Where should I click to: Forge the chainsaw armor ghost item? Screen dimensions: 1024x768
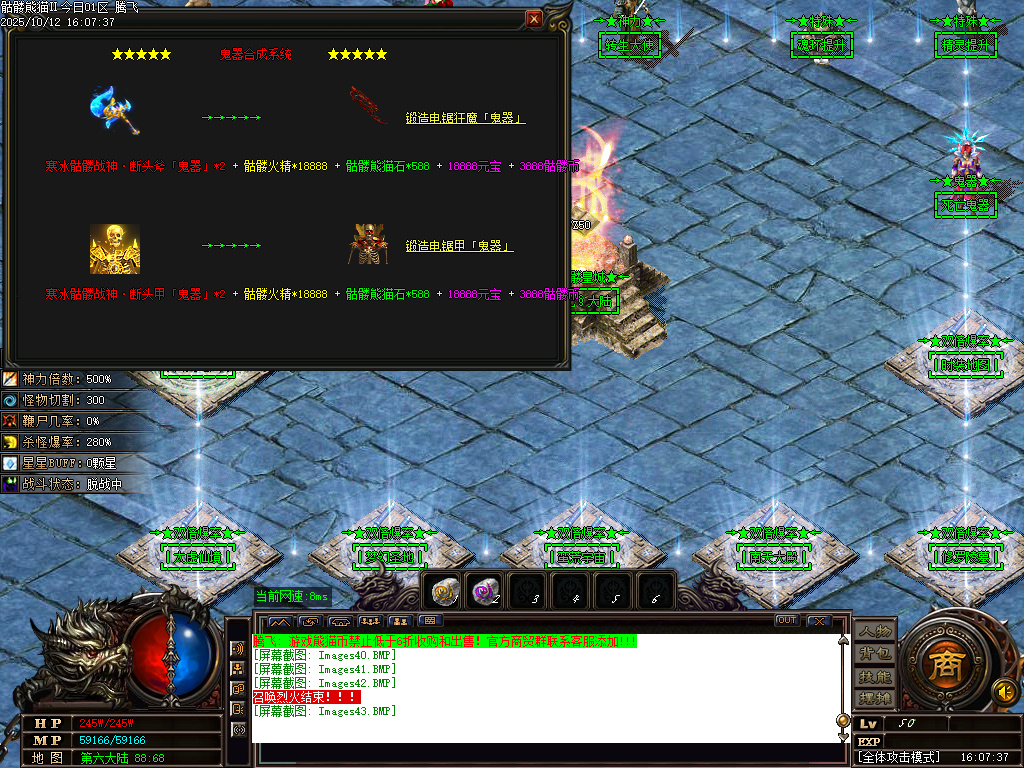[x=459, y=246]
